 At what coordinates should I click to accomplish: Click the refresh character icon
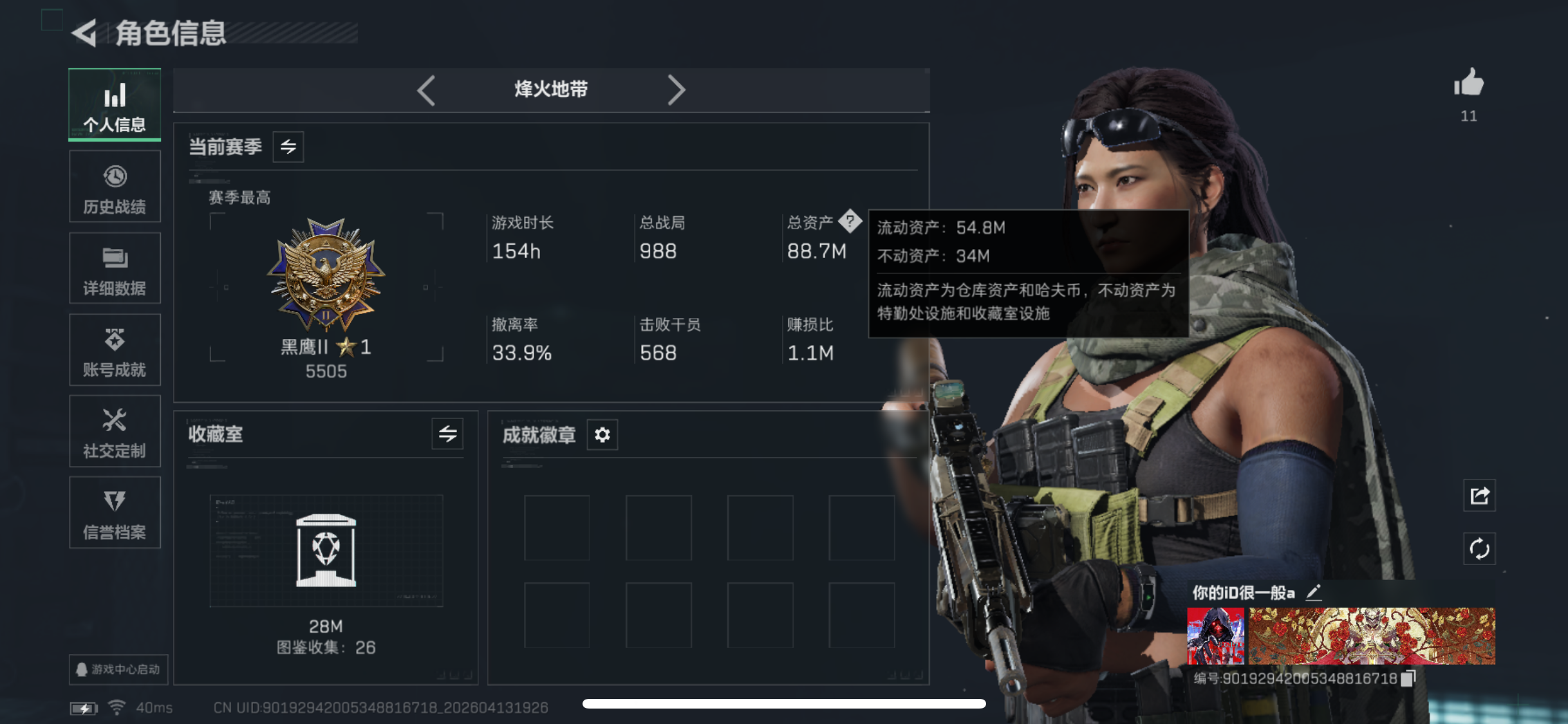1479,549
